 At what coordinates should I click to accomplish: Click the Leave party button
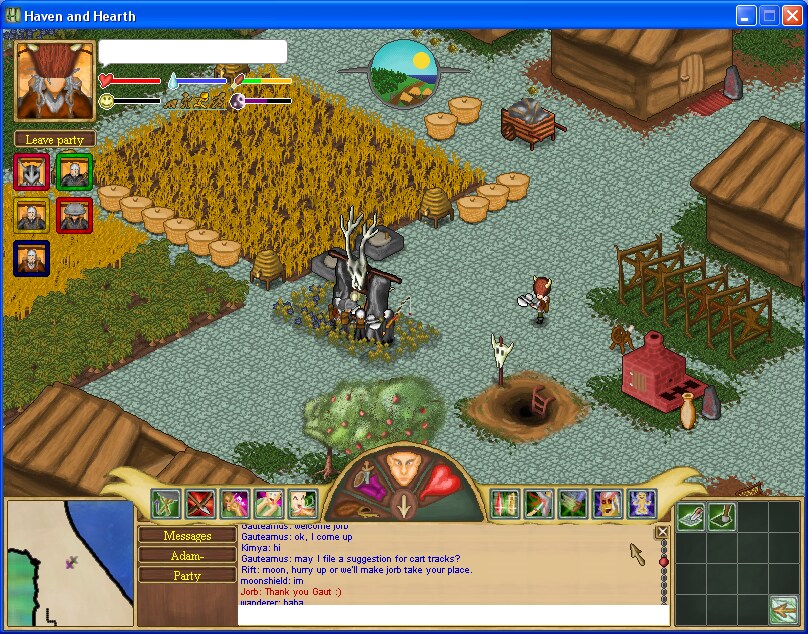pos(55,140)
